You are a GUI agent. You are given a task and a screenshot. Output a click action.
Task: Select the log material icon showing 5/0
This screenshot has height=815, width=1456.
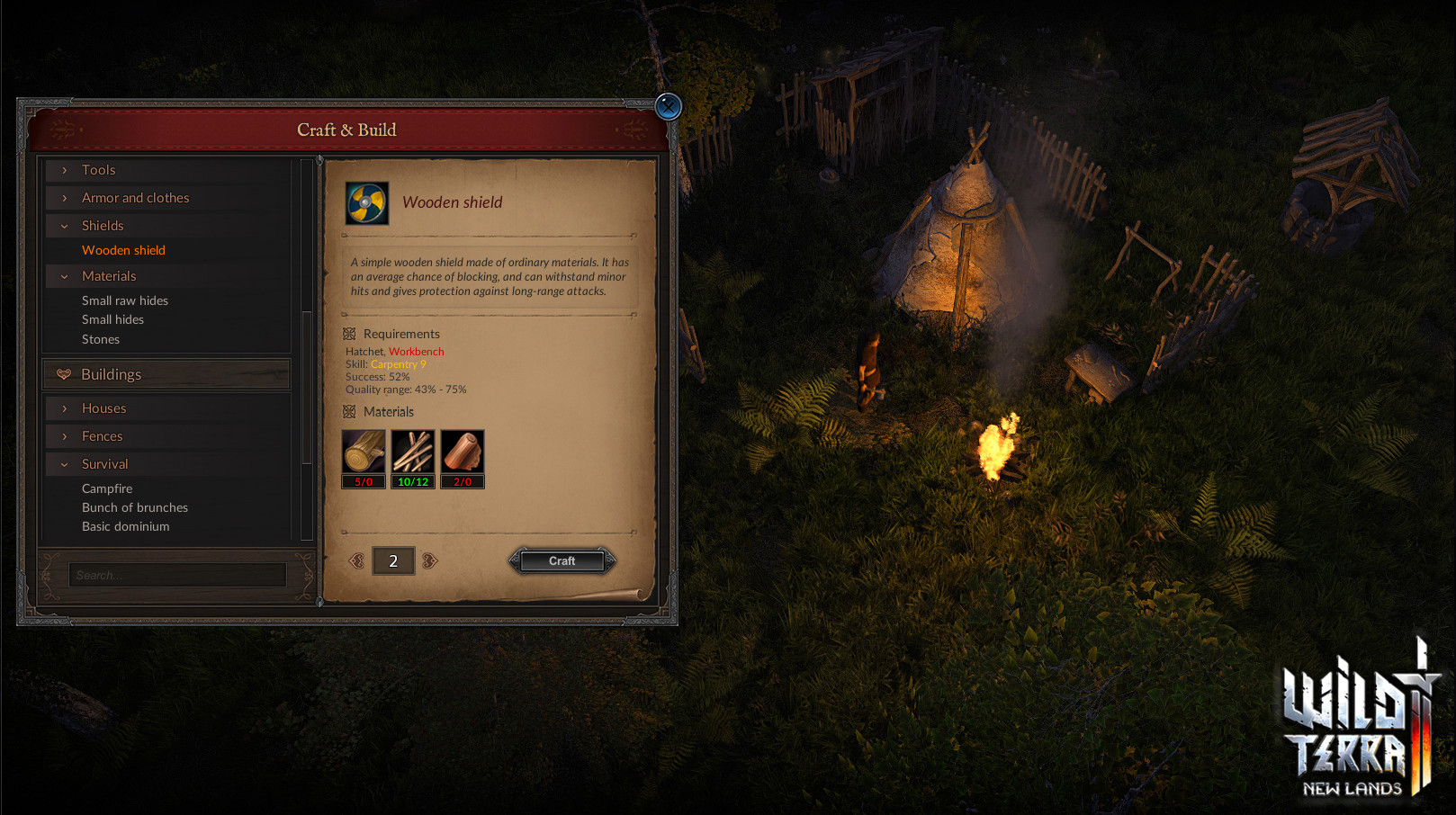pyautogui.click(x=364, y=453)
